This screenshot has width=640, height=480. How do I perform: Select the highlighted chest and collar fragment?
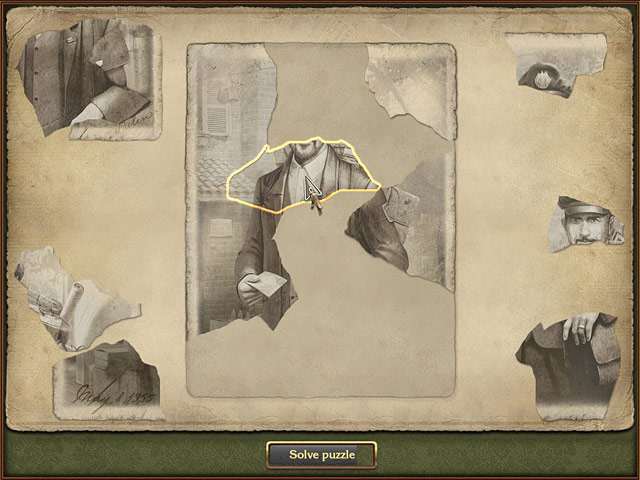point(300,176)
